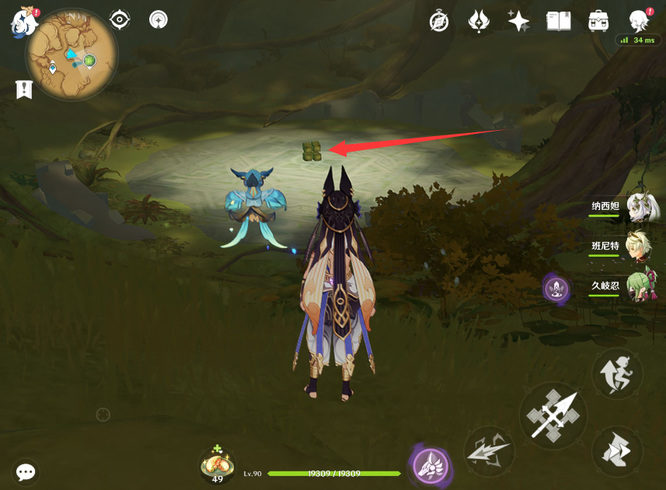Open the chat speech bubble

point(25,471)
